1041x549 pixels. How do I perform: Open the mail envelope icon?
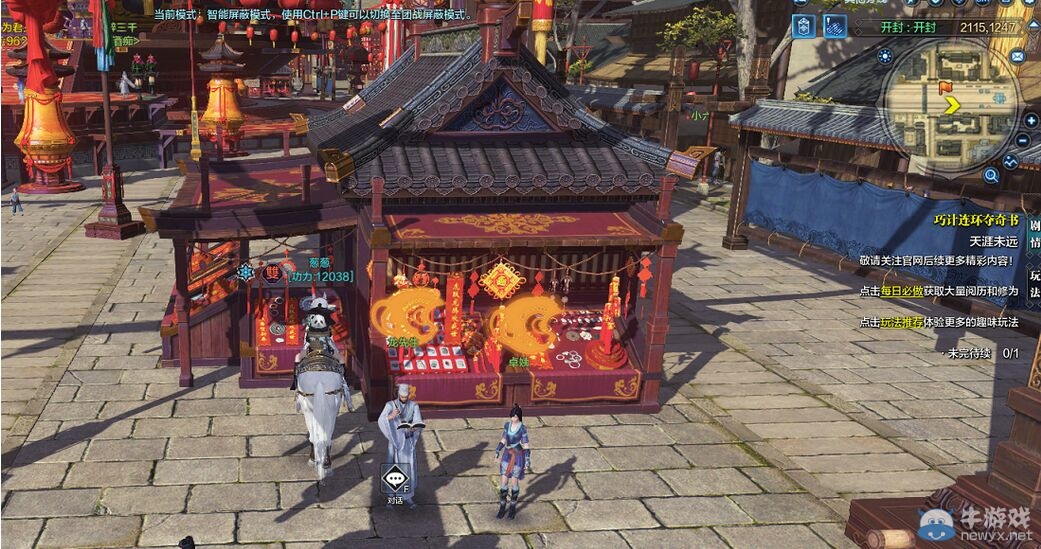(x=1017, y=56)
